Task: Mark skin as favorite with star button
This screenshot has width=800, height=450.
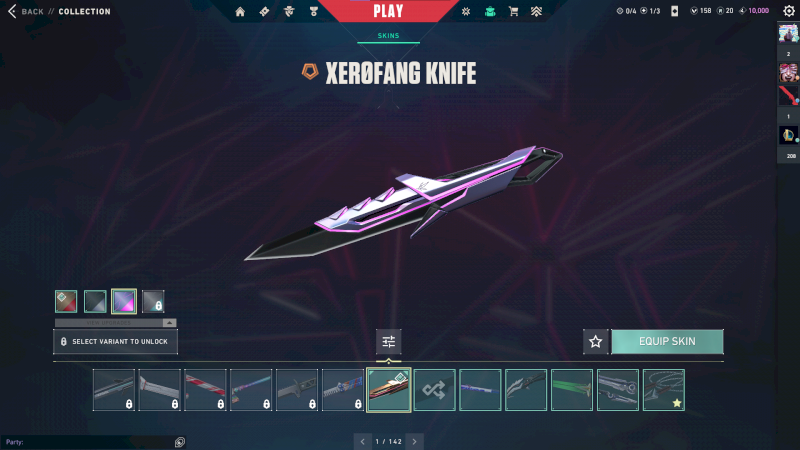Action: [596, 342]
